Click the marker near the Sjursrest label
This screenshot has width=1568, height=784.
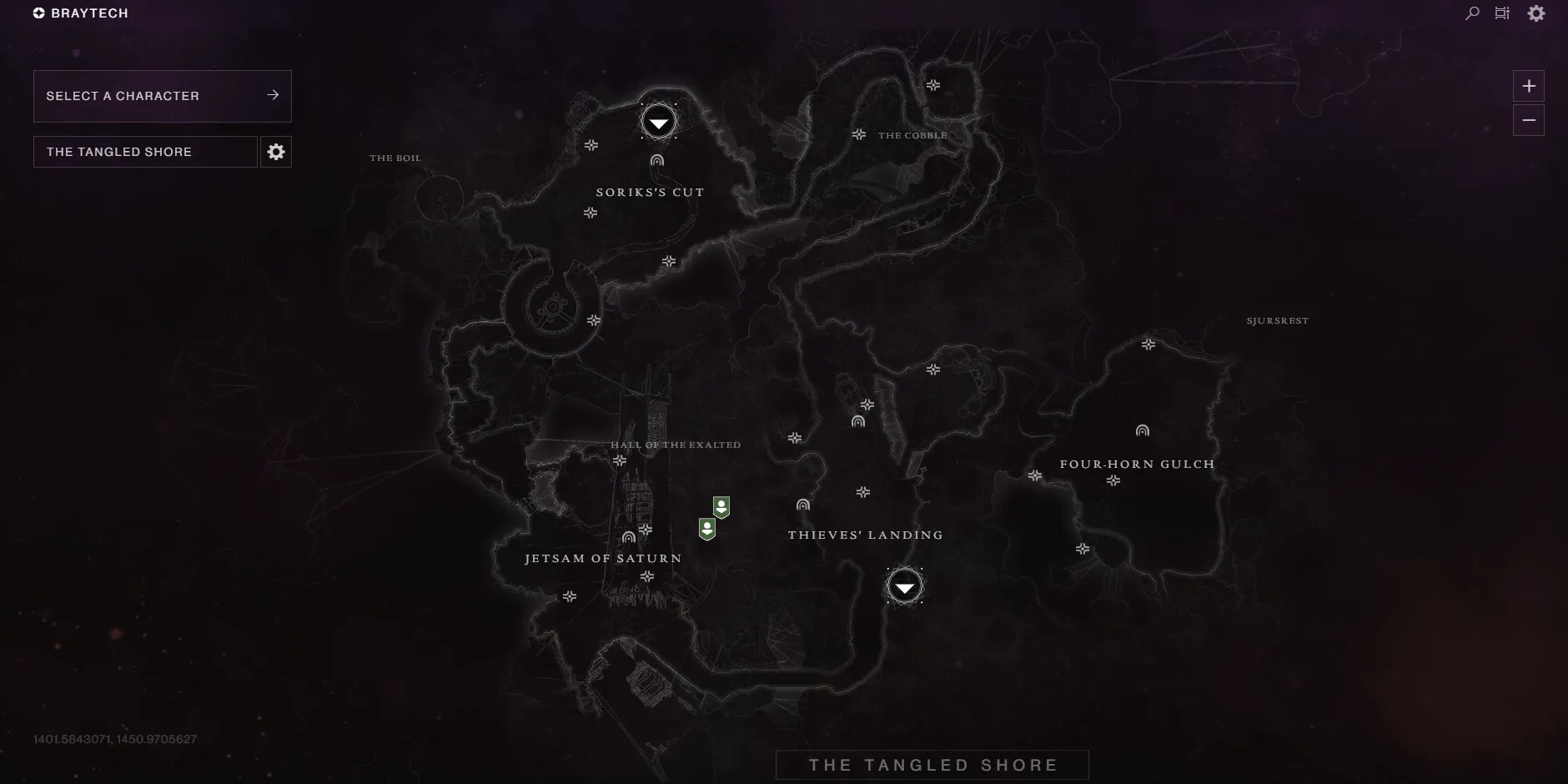click(1149, 343)
